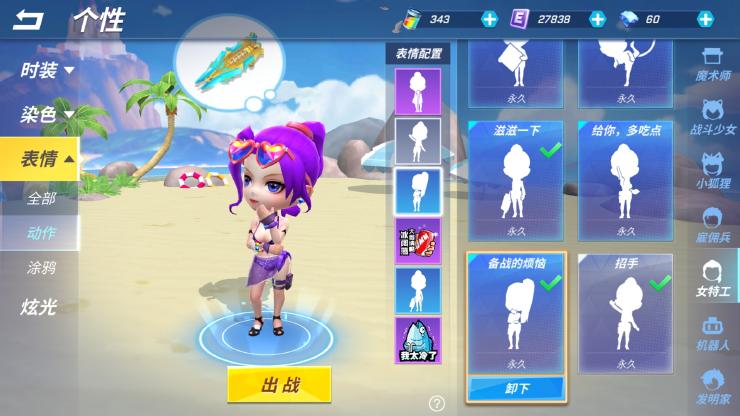Show 全部 emotes
Image resolution: width=740 pixels, height=416 pixels.
[x=41, y=198]
